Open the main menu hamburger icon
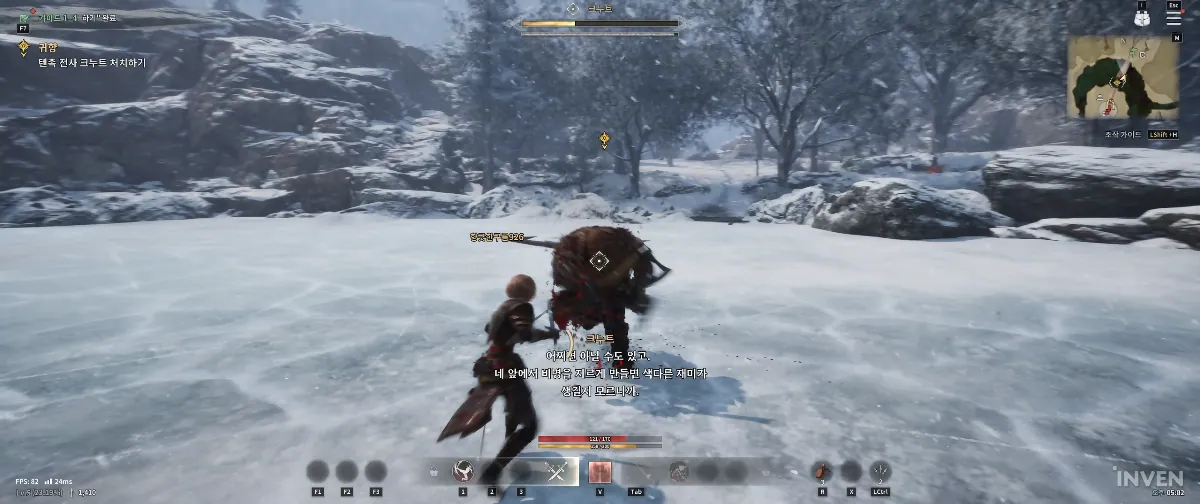Viewport: 1200px width, 504px height. [x=1174, y=17]
